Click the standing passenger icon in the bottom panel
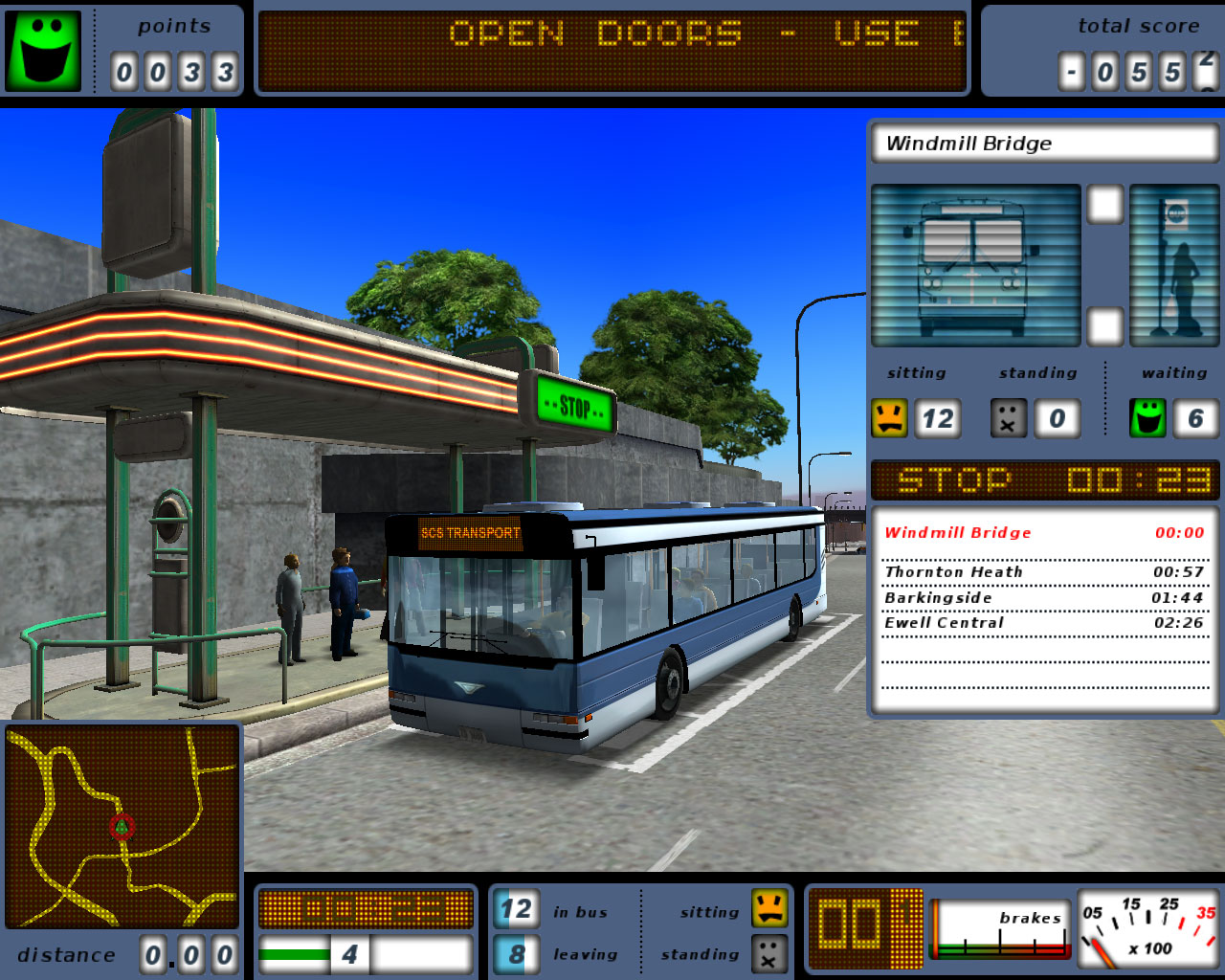Screen dimensions: 1225x980 point(771,953)
